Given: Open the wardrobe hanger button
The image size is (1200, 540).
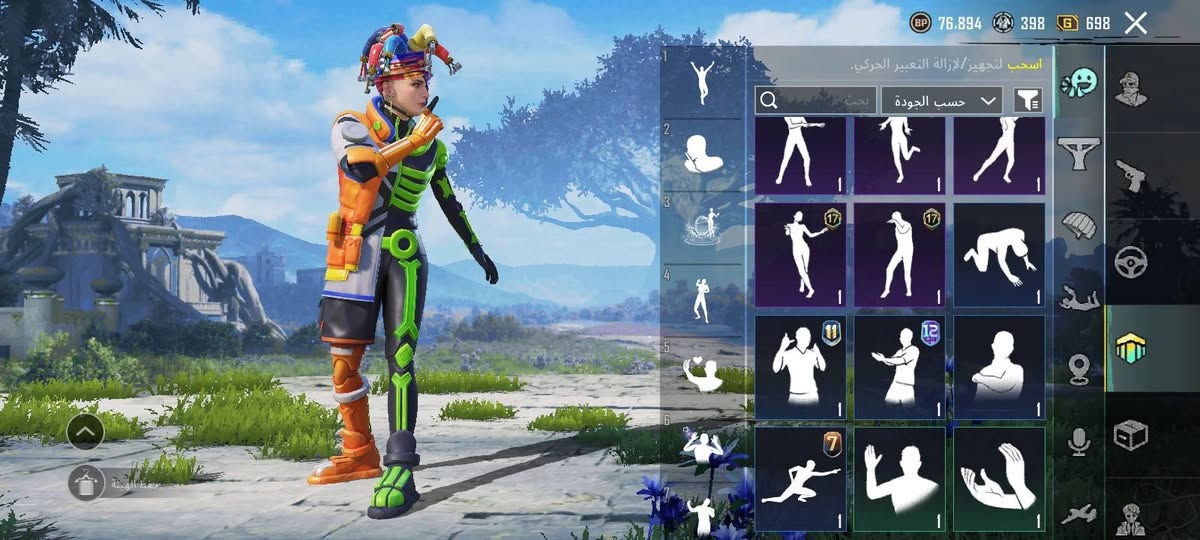Looking at the screenshot, I should [x=85, y=483].
